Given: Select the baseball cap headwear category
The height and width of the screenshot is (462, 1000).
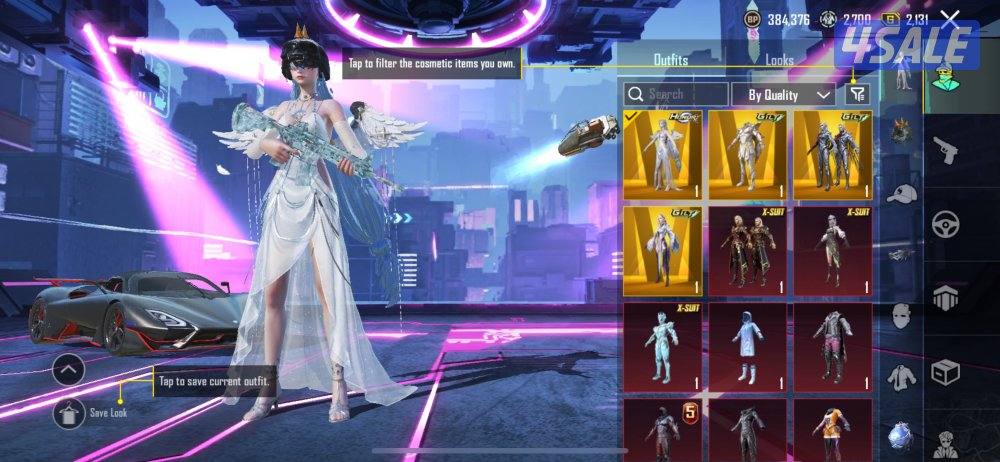Looking at the screenshot, I should click(902, 193).
